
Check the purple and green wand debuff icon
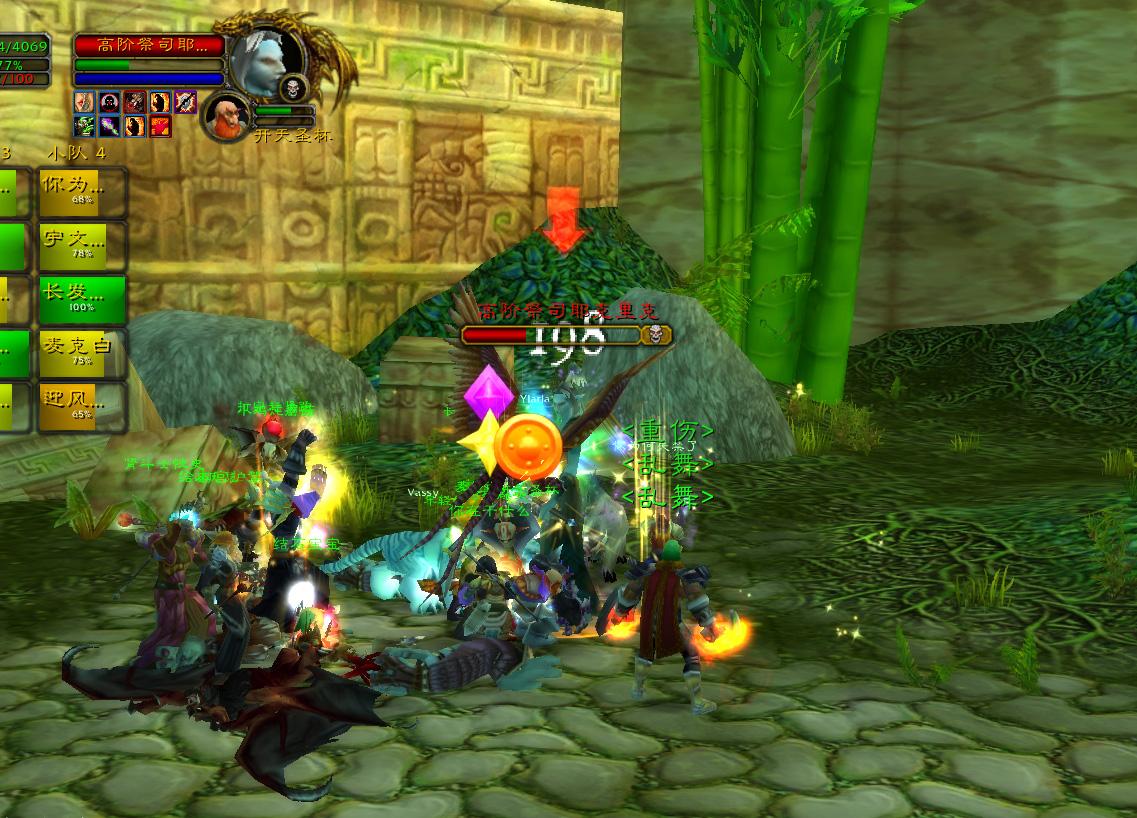click(x=110, y=126)
